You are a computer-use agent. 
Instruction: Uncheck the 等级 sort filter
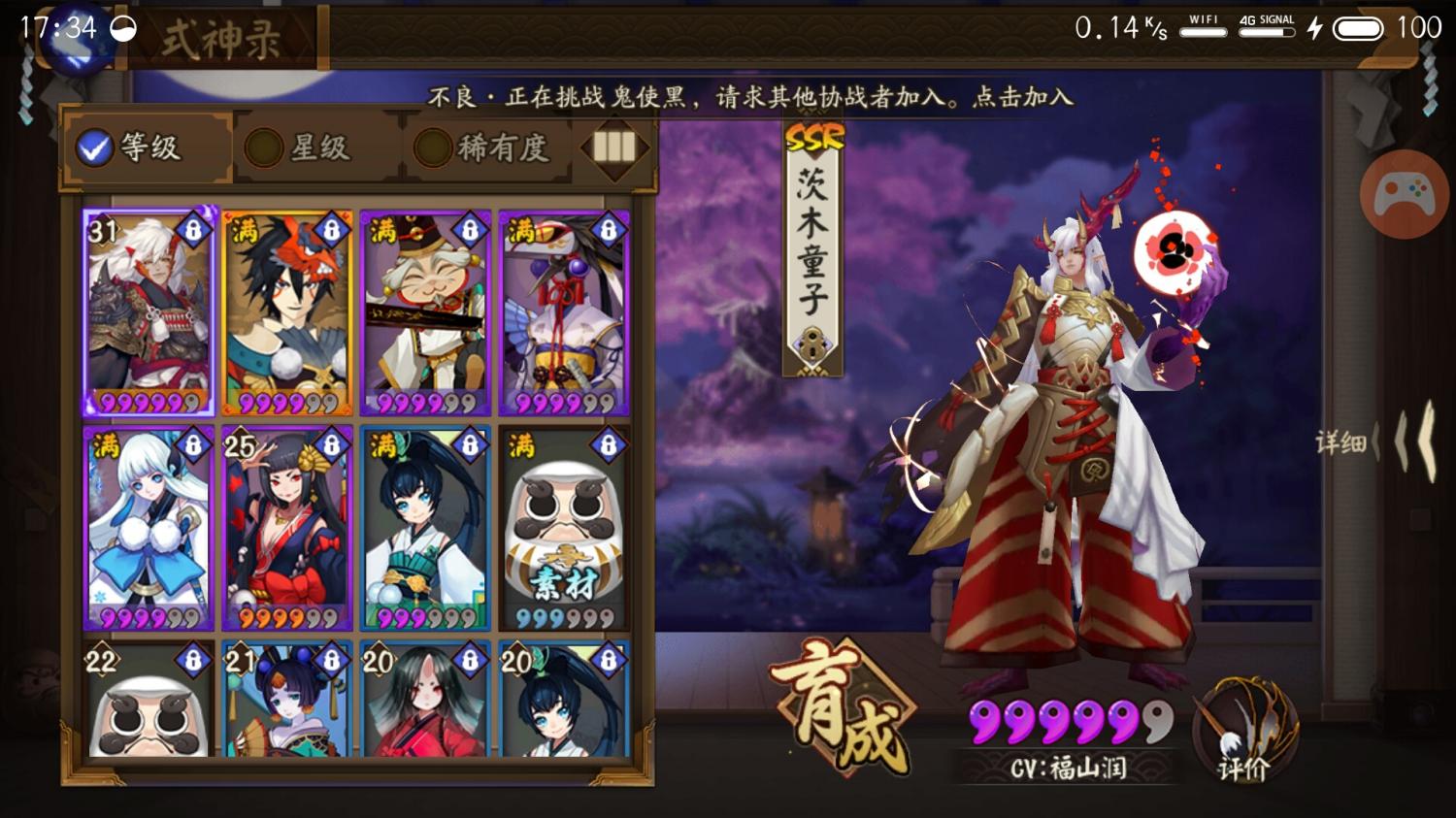coord(93,148)
